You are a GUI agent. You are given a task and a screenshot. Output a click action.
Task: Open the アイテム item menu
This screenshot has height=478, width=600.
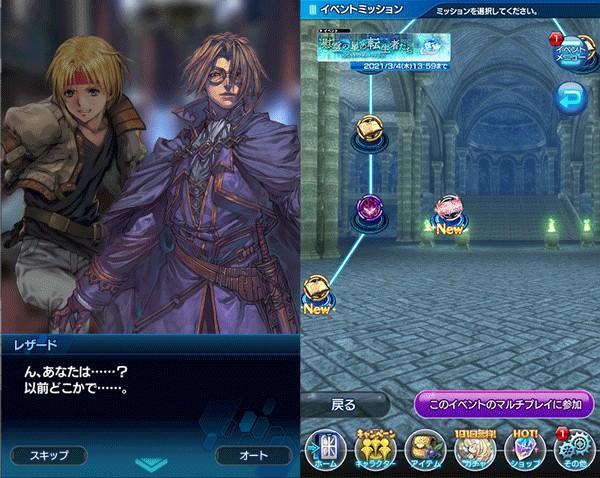point(426,449)
